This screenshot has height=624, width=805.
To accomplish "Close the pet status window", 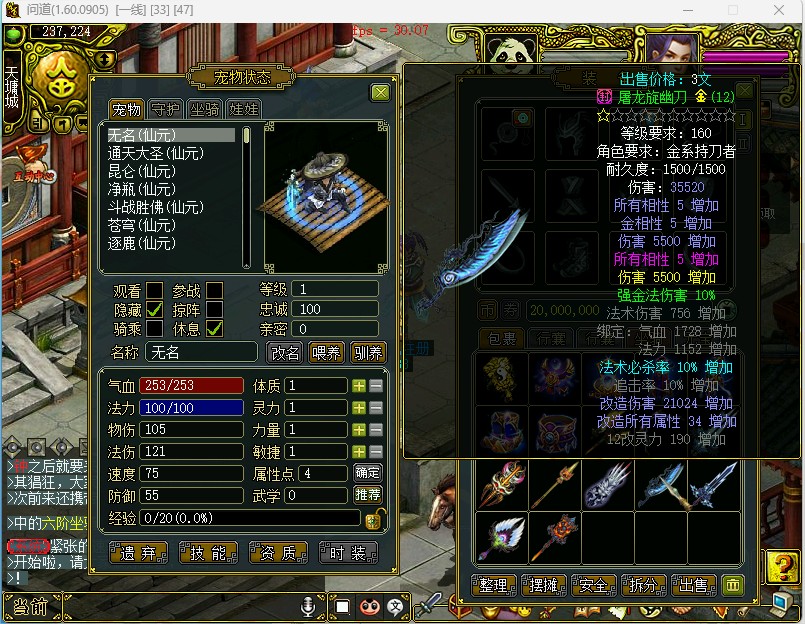I will (x=380, y=93).
